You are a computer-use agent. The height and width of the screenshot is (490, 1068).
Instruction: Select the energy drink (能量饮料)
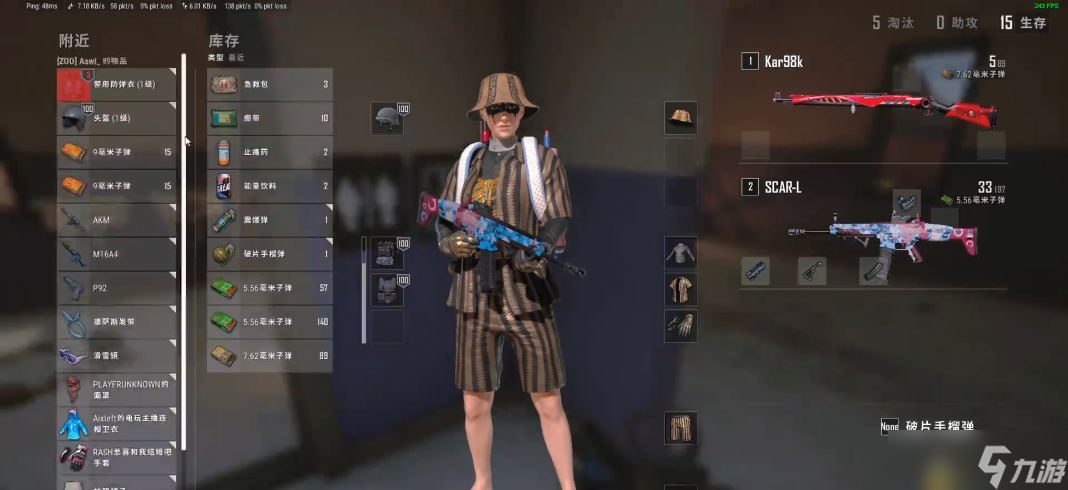[x=269, y=186]
